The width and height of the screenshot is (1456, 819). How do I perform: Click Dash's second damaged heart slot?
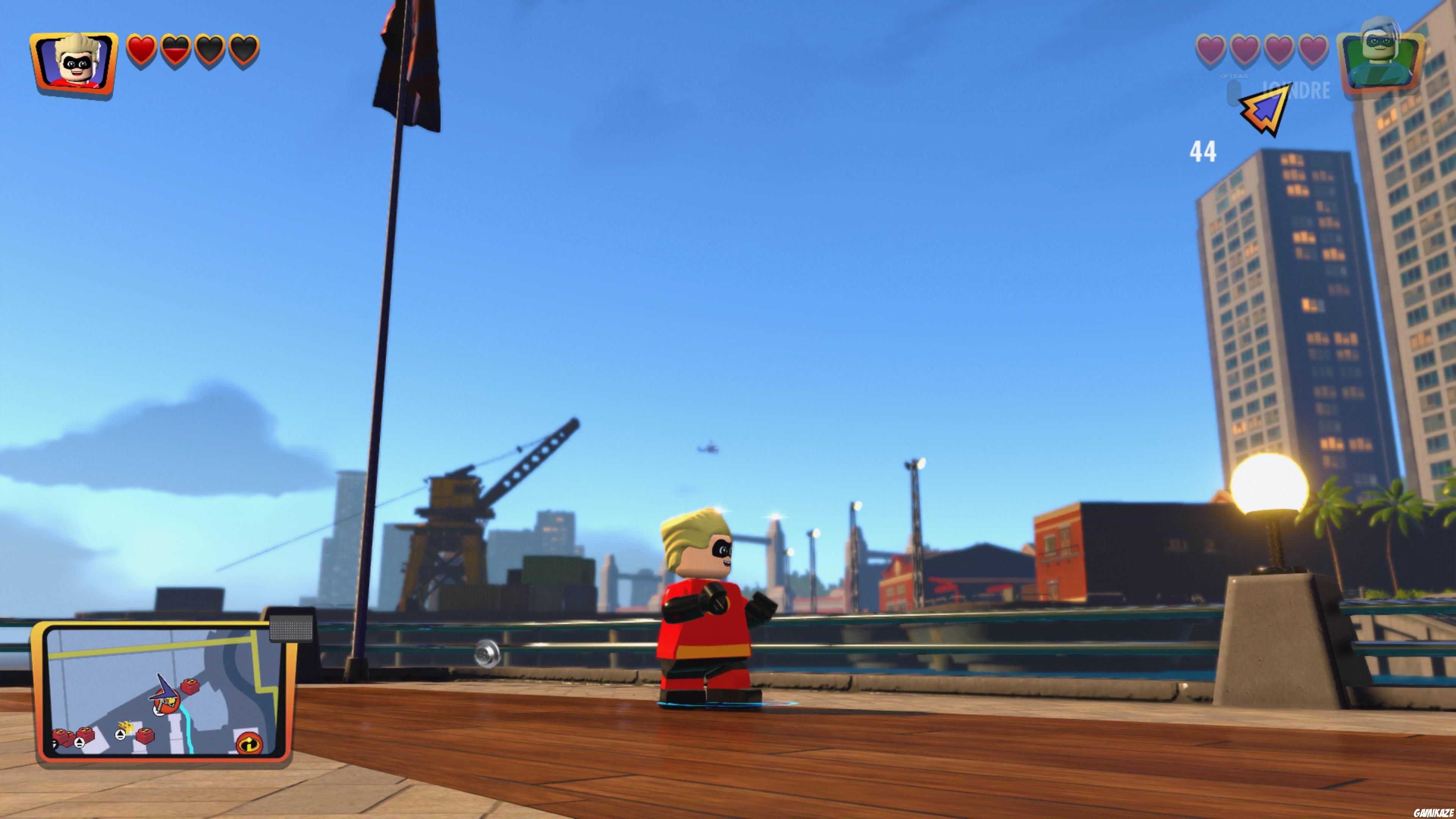(175, 50)
